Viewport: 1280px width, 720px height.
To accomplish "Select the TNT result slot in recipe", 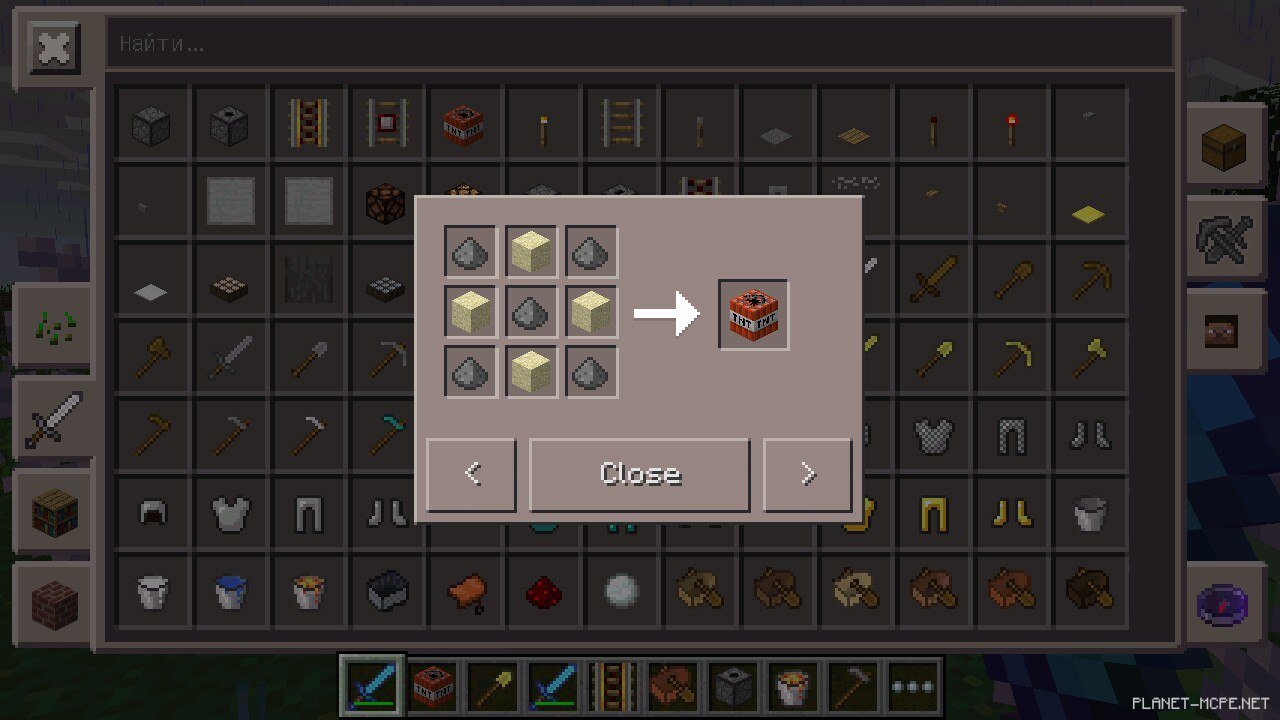I will click(x=753, y=314).
